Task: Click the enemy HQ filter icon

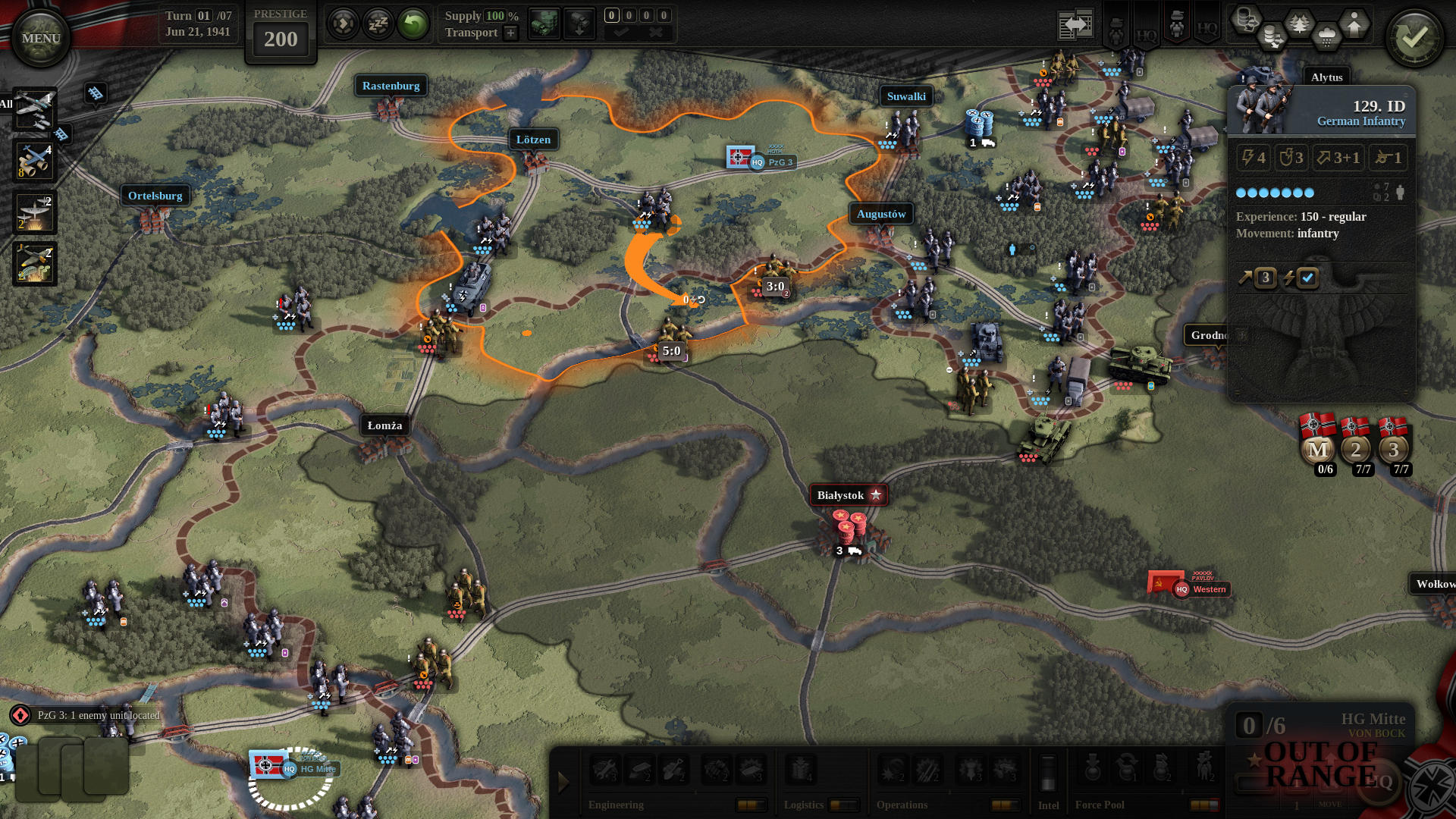Action: [x=1208, y=30]
